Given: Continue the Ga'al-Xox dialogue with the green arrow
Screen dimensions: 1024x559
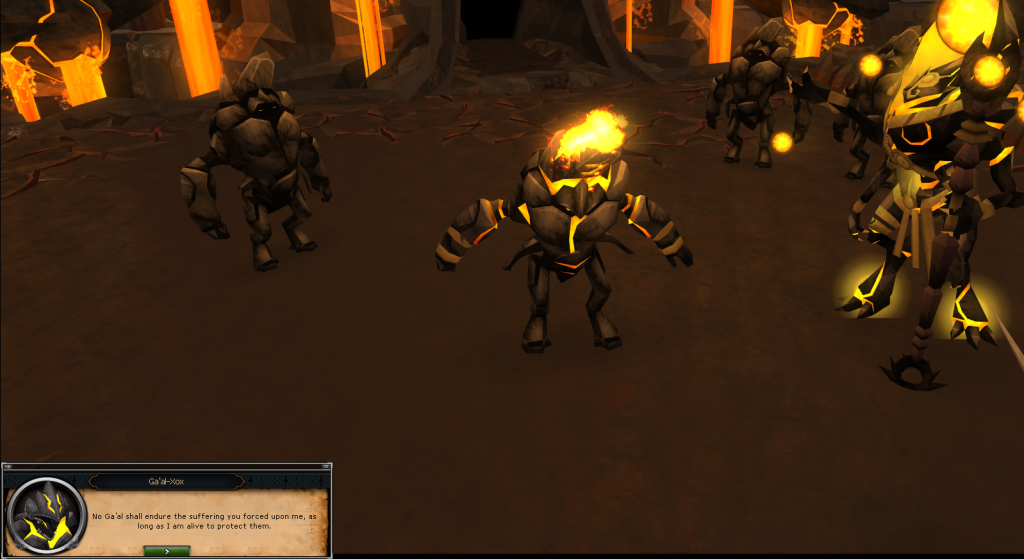Looking at the screenshot, I should pos(166,549).
